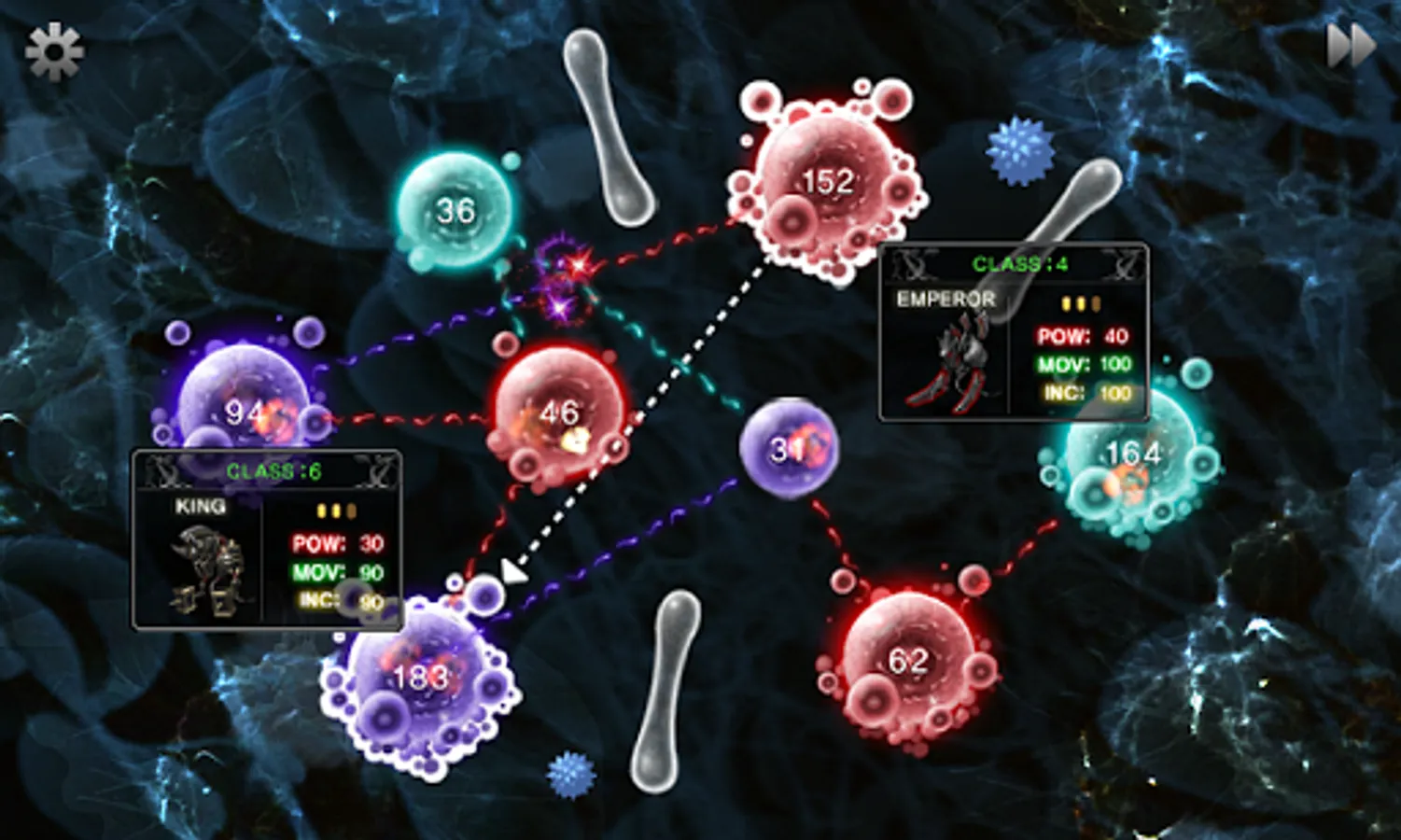Select the teal cell numbered 36
The image size is (1401, 840).
(455, 212)
